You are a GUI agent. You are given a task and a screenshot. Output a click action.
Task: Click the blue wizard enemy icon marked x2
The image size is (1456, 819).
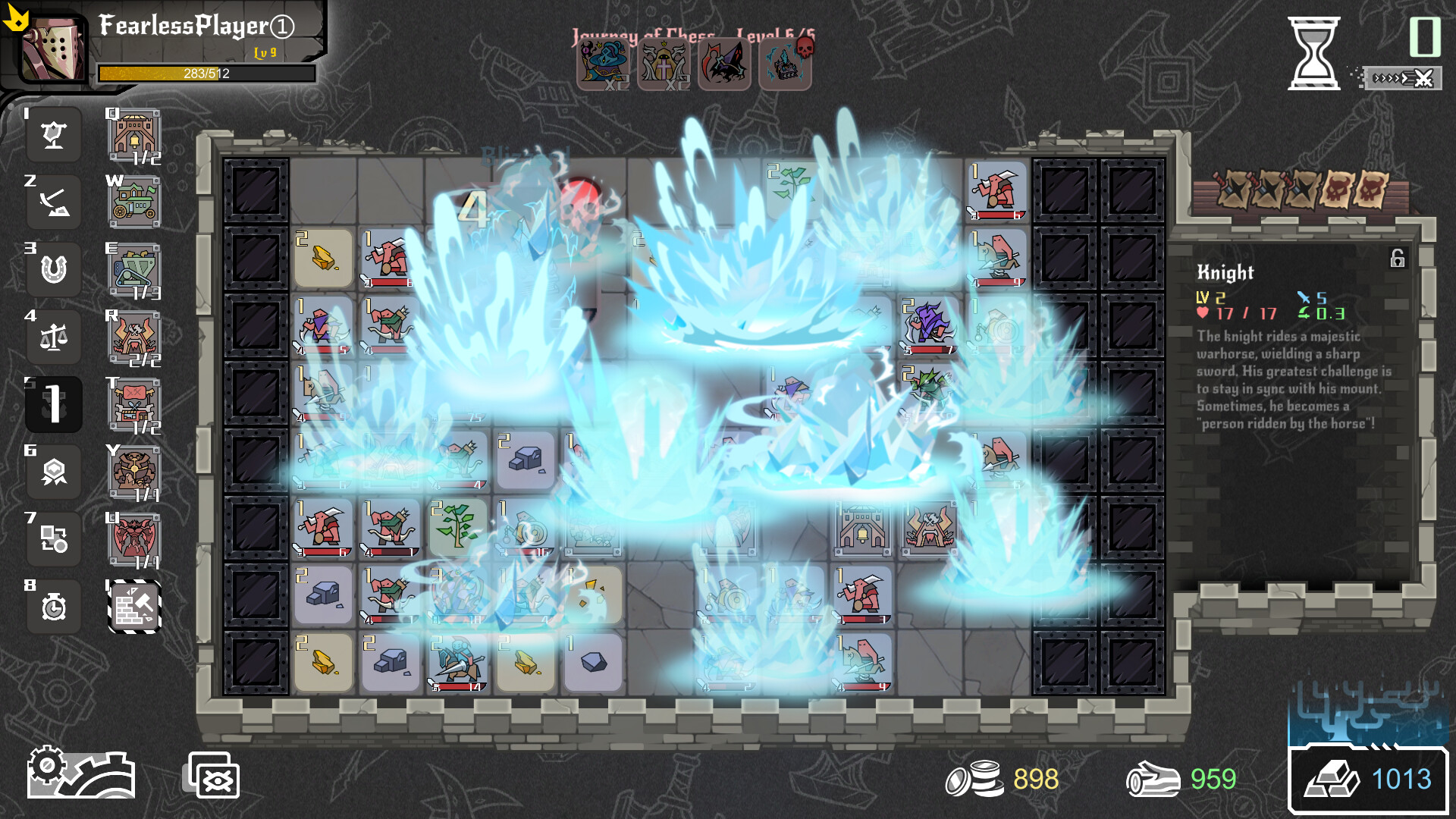pyautogui.click(x=601, y=64)
